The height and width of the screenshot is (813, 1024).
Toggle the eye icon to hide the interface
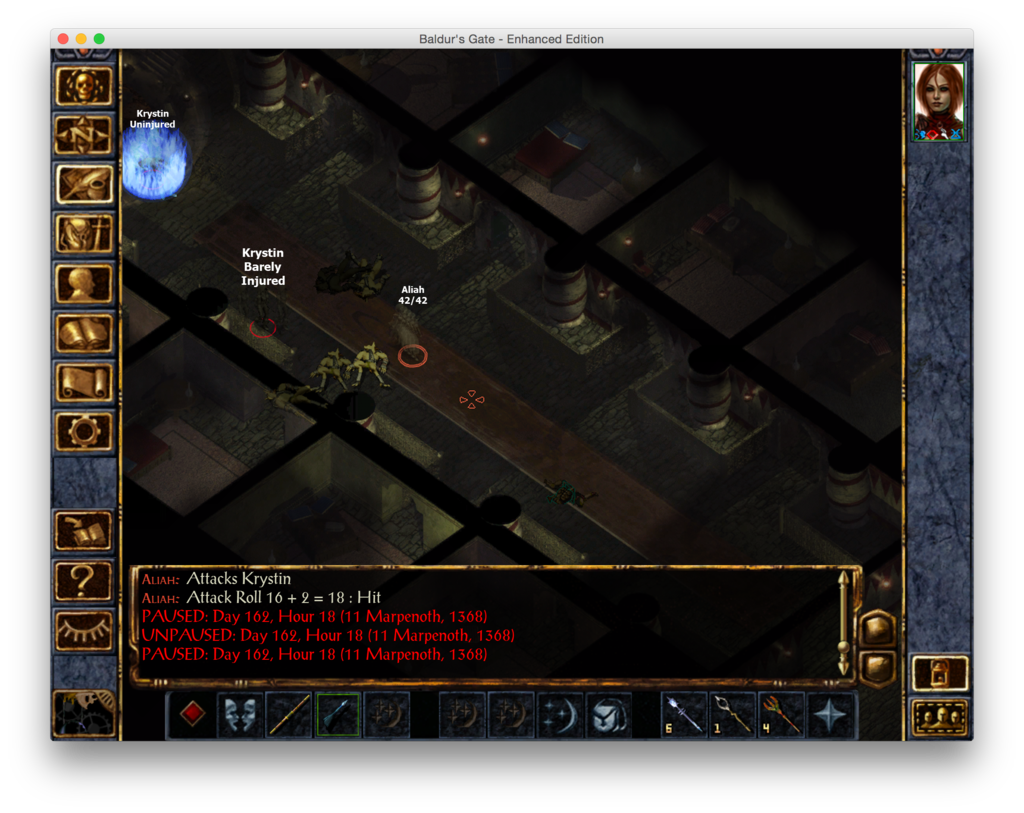point(84,628)
